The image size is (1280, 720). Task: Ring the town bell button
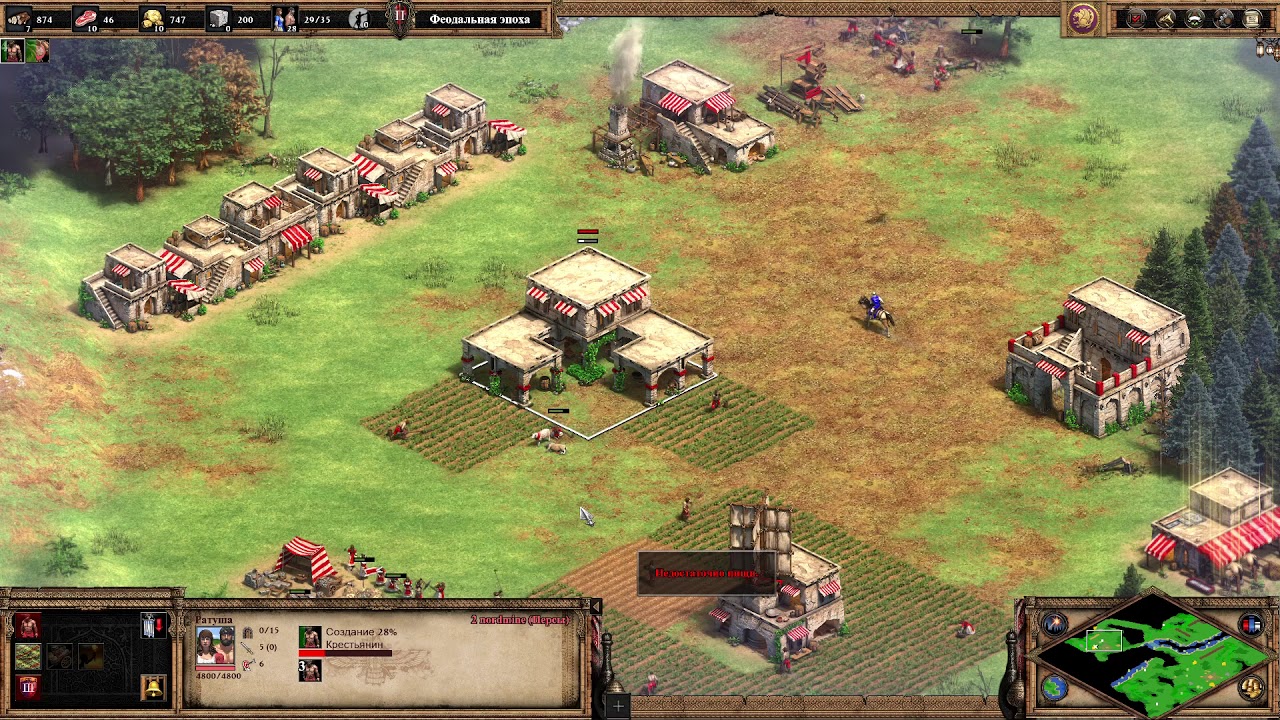coord(153,686)
